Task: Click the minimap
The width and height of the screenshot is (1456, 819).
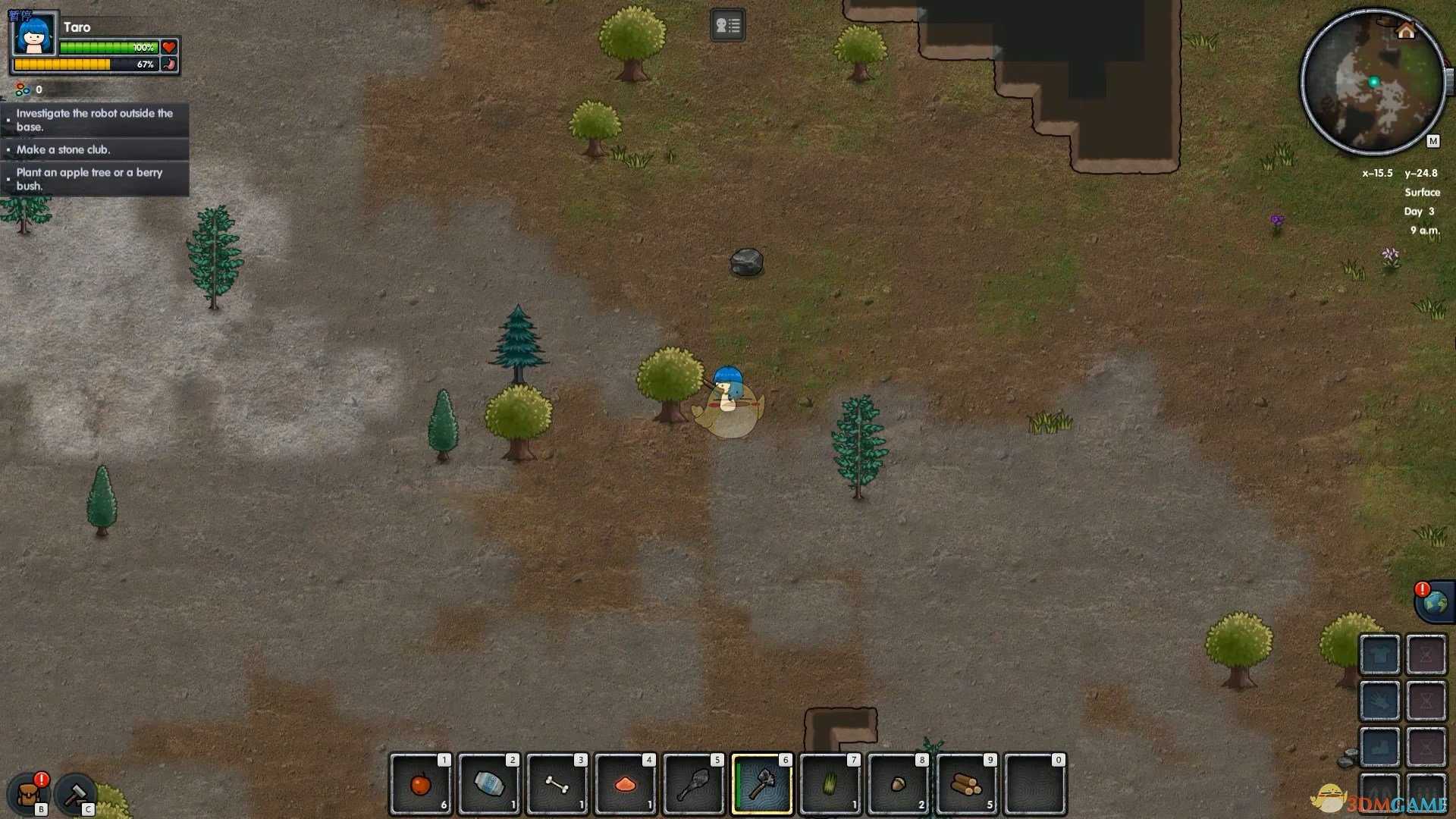Action: tap(1373, 82)
